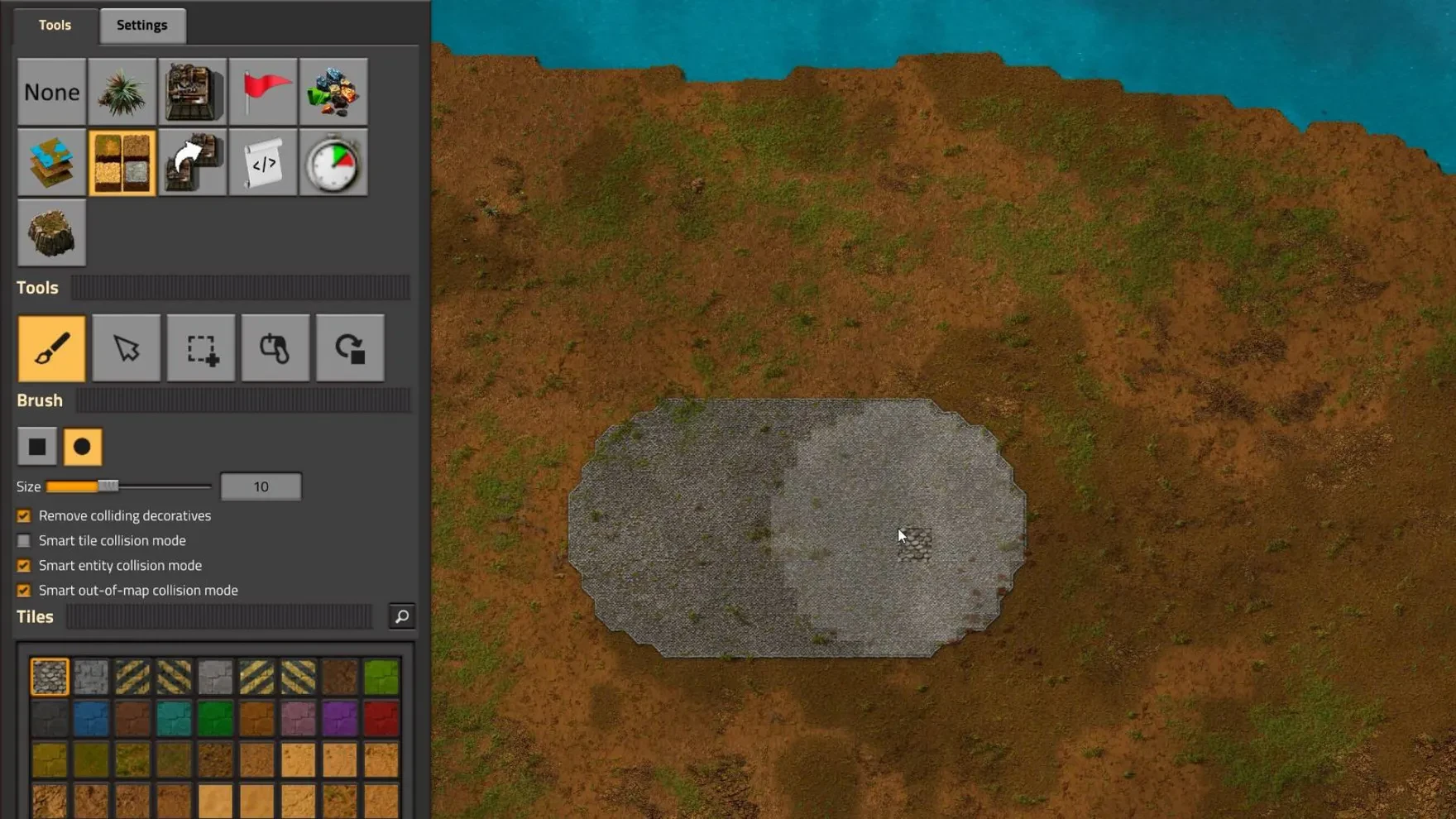
Task: Open the stopwatch Time editor
Action: click(333, 163)
